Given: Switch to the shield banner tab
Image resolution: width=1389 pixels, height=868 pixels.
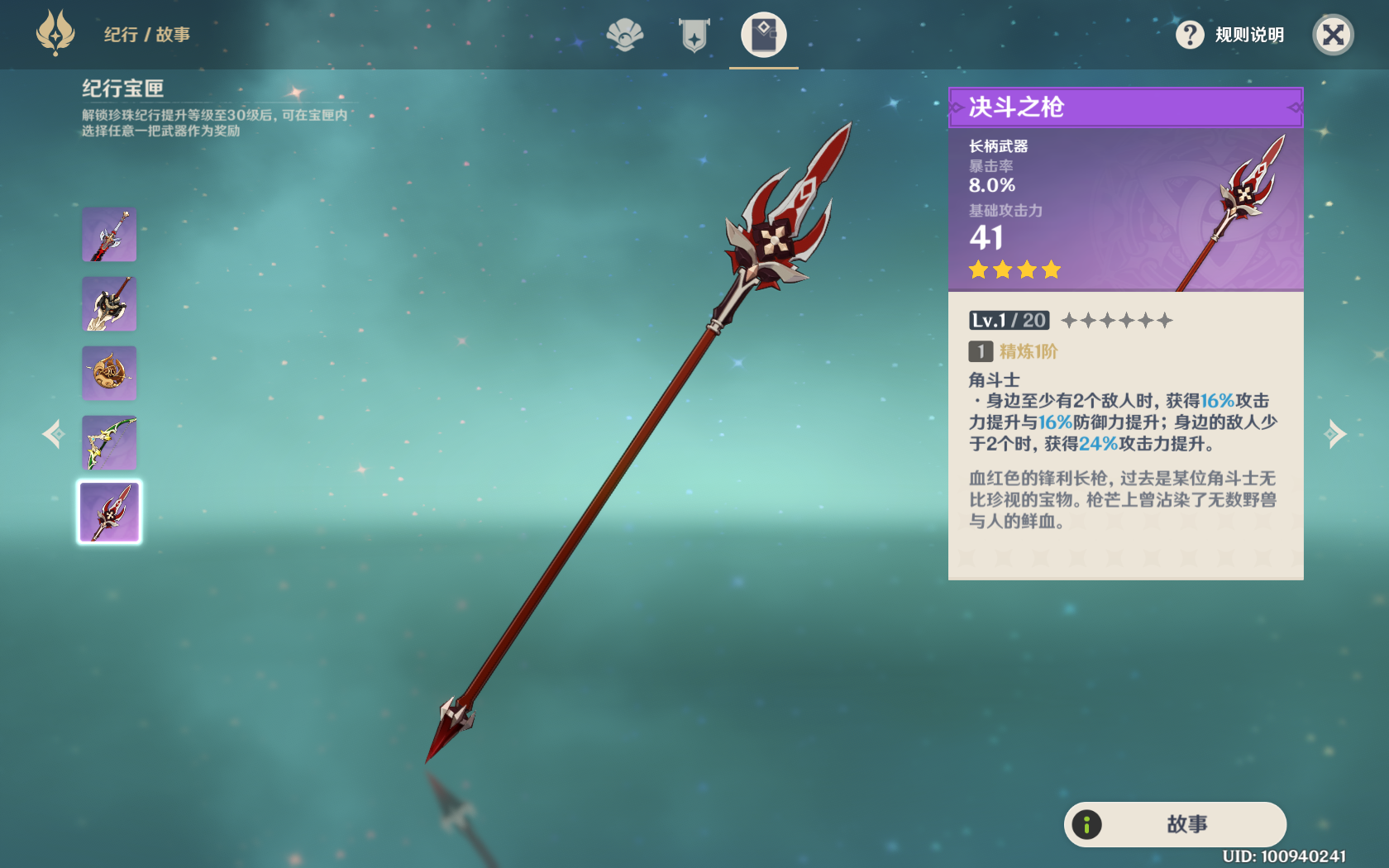Looking at the screenshot, I should click(x=694, y=35).
